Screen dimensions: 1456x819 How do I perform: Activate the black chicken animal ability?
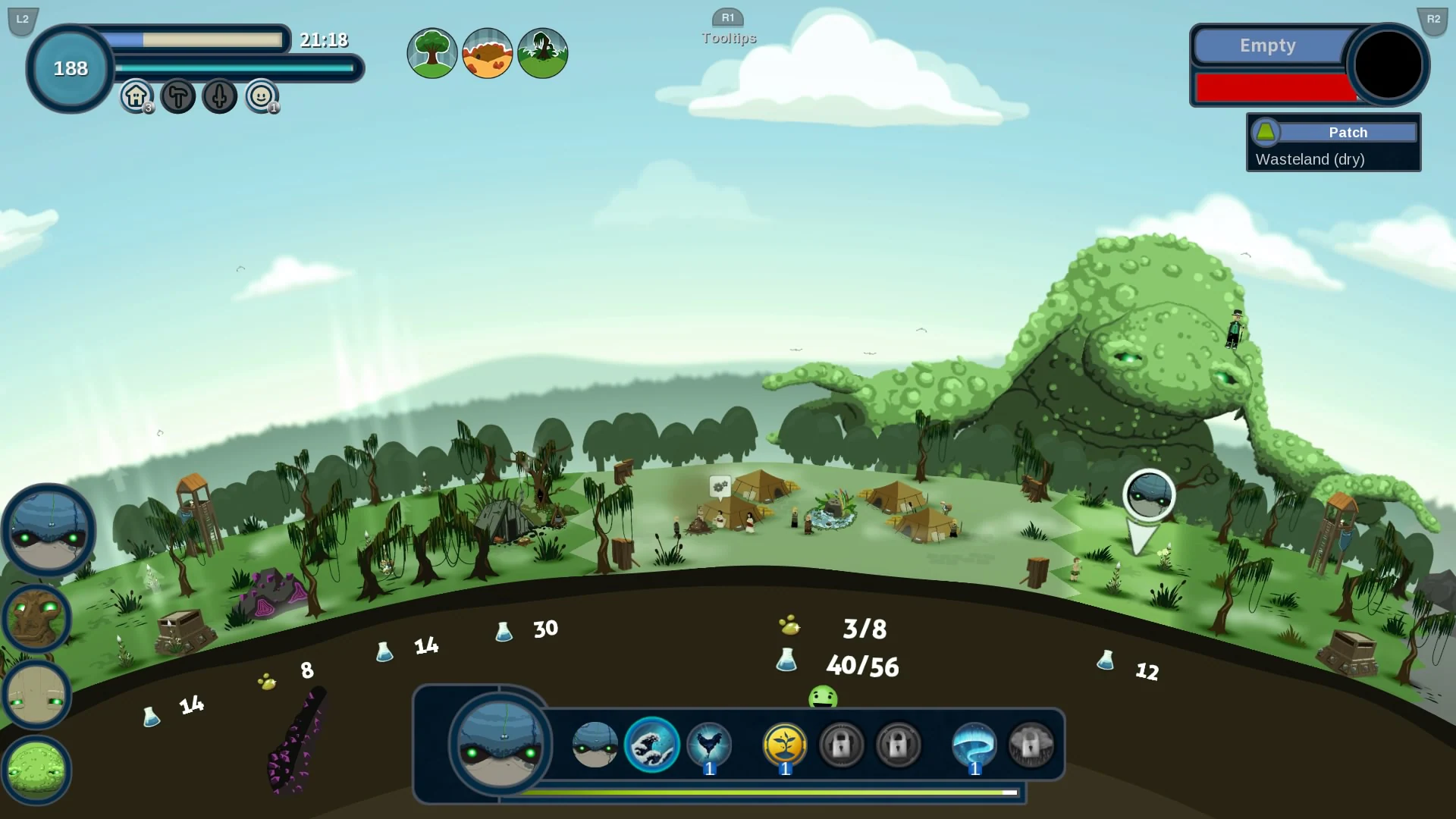[709, 746]
